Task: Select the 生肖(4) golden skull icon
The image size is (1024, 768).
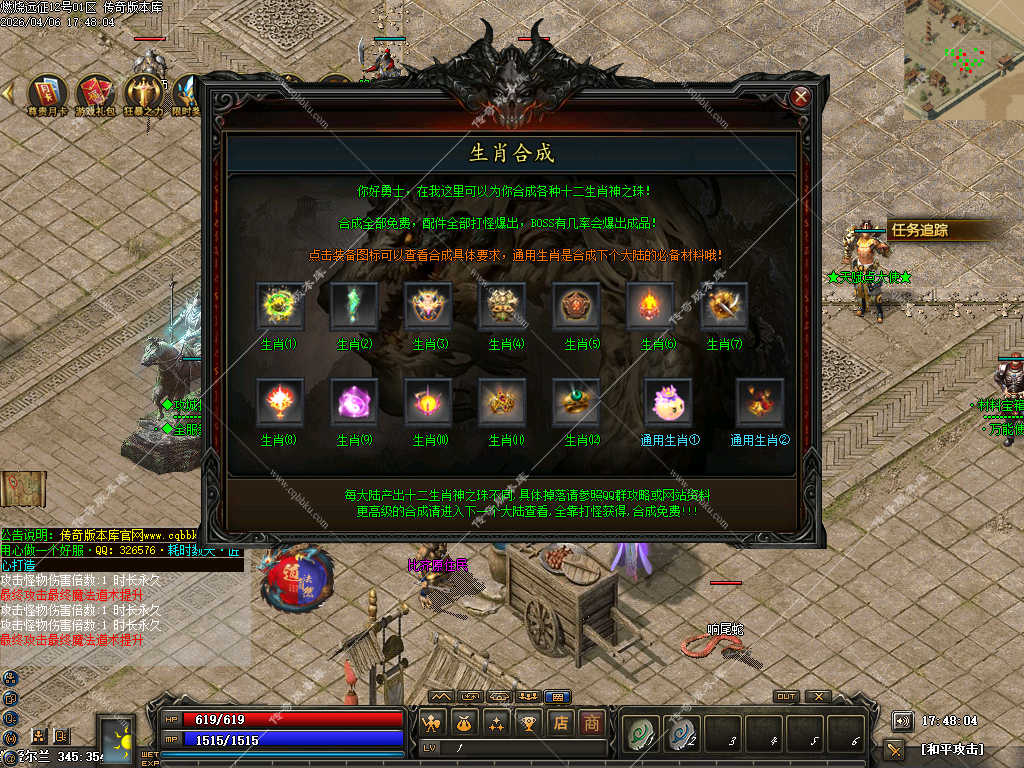Action: click(x=502, y=306)
